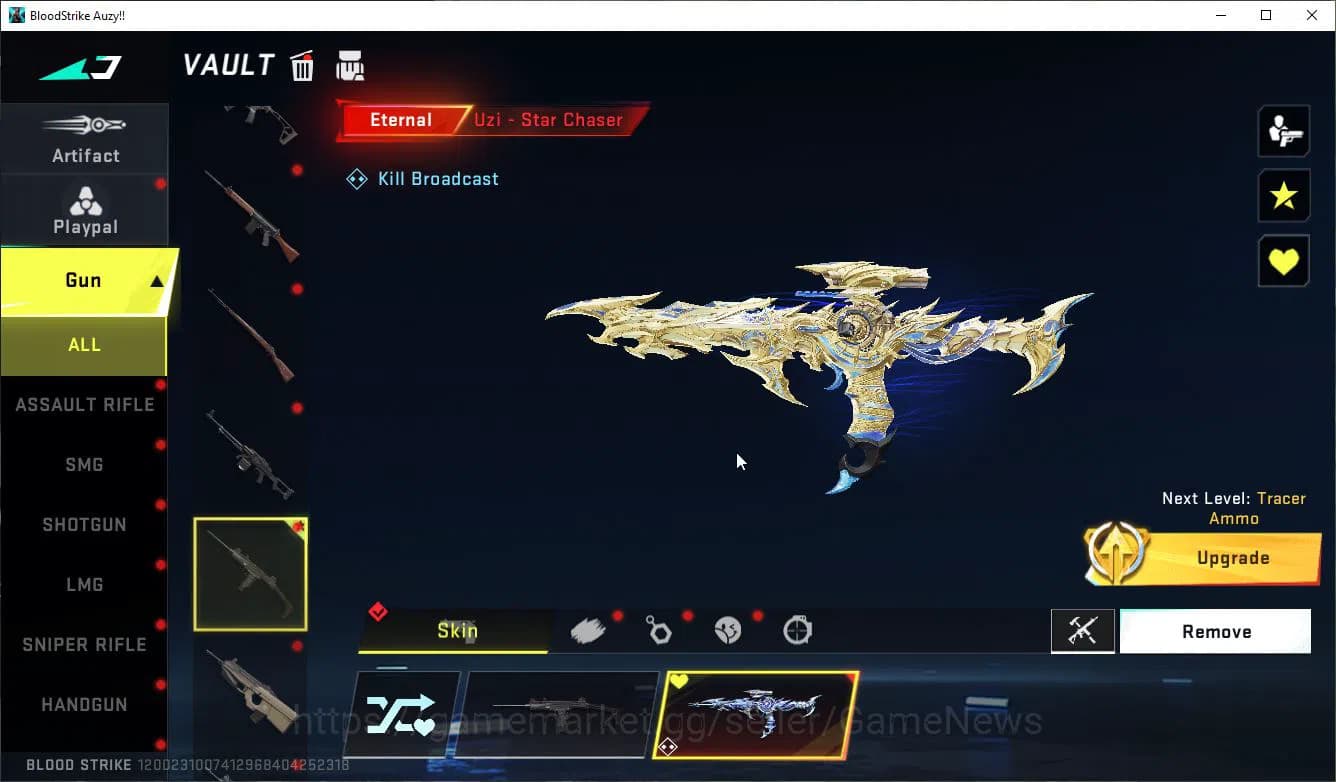Click the salvage machine icon beside the trash

click(x=349, y=65)
